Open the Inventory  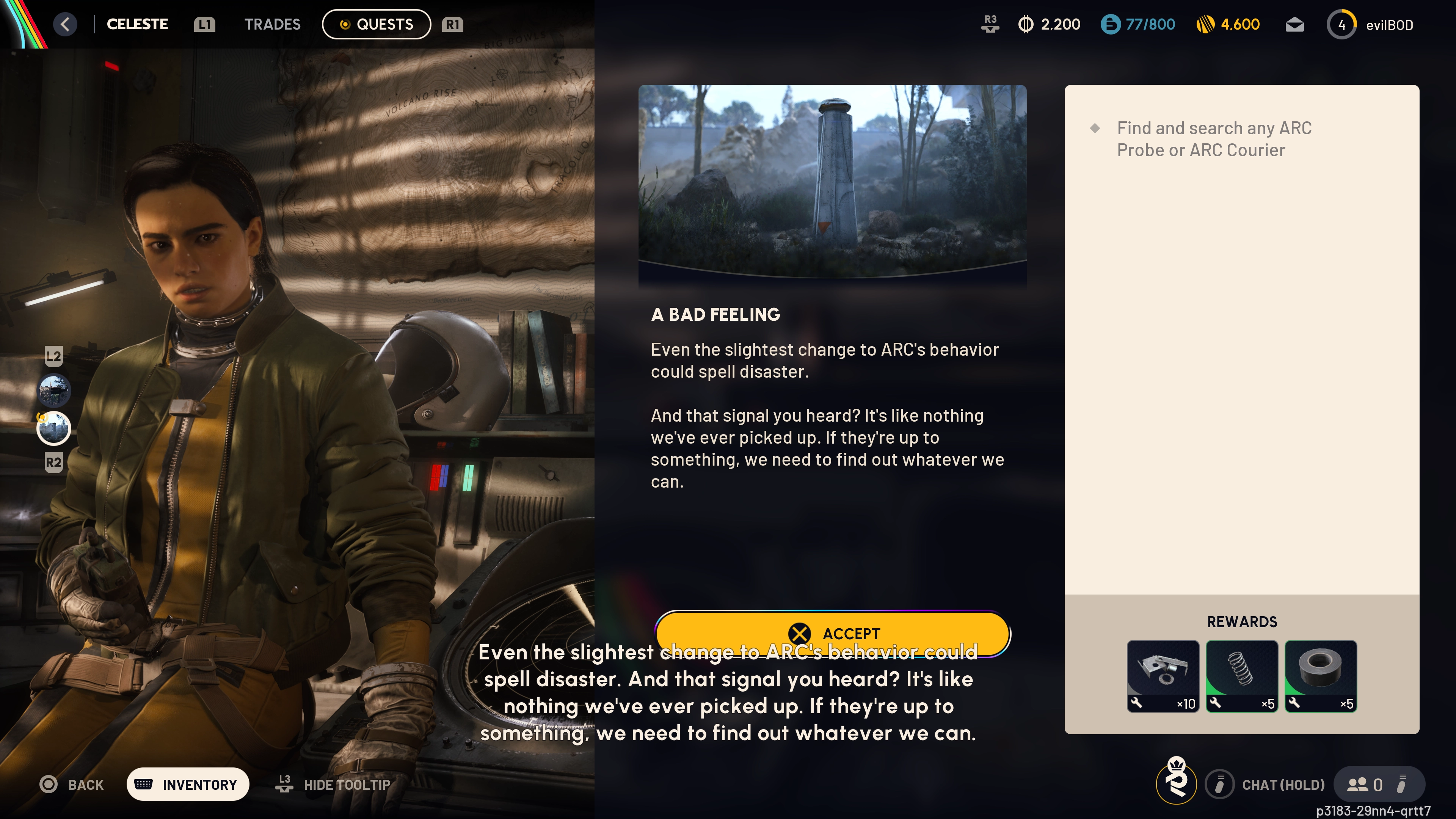click(x=188, y=784)
